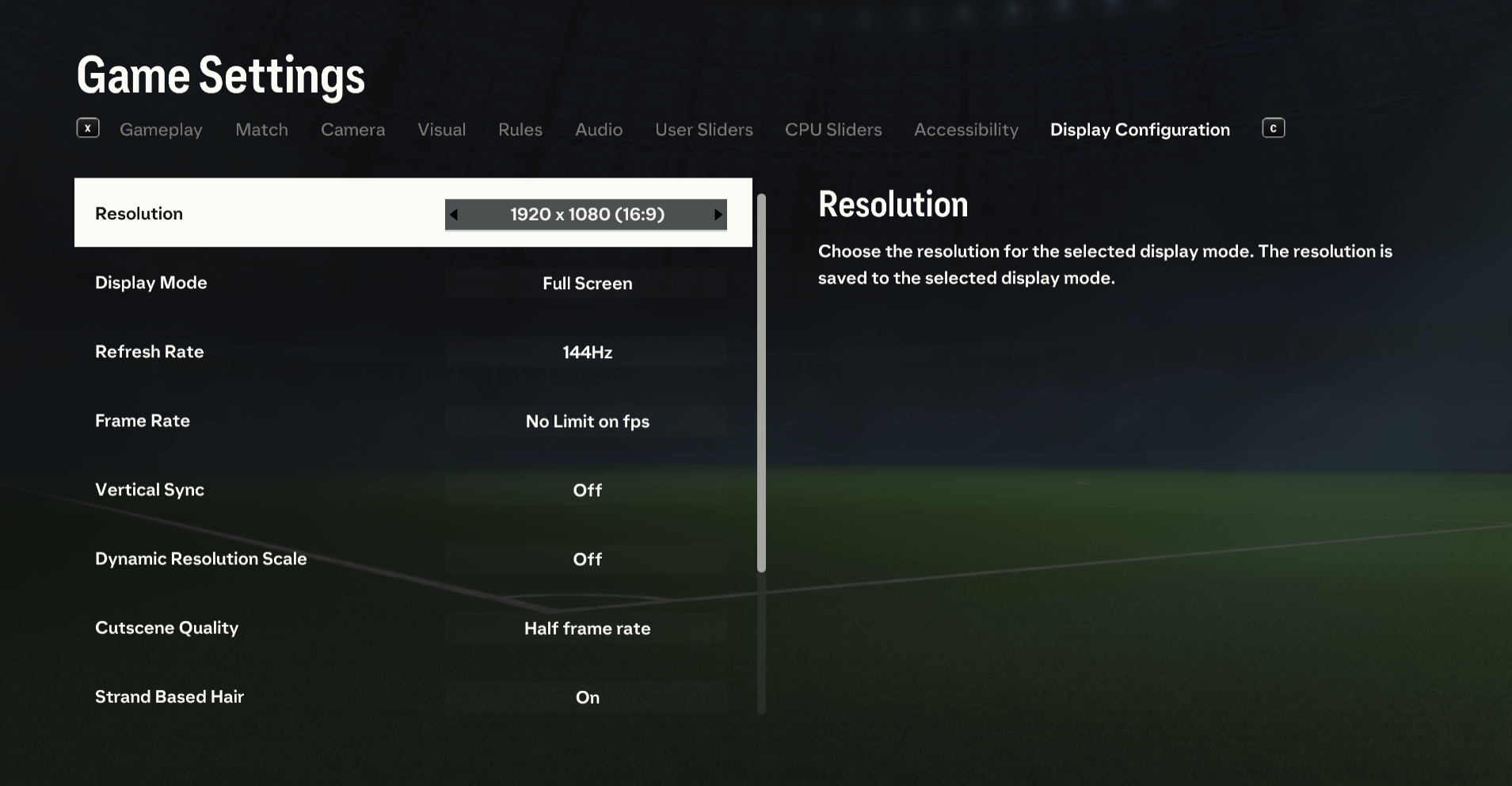
Task: Click the right arrow on Resolution
Action: [x=718, y=214]
